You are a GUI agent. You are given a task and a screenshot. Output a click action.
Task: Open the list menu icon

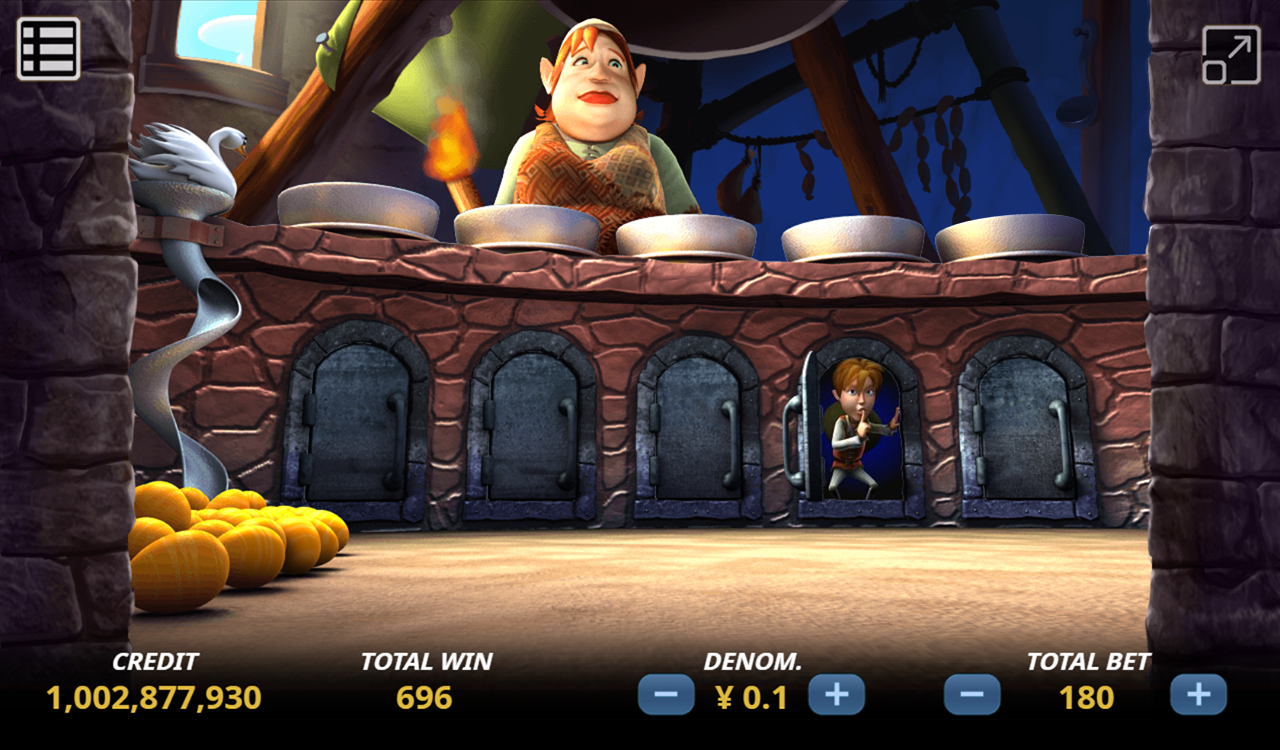48,48
